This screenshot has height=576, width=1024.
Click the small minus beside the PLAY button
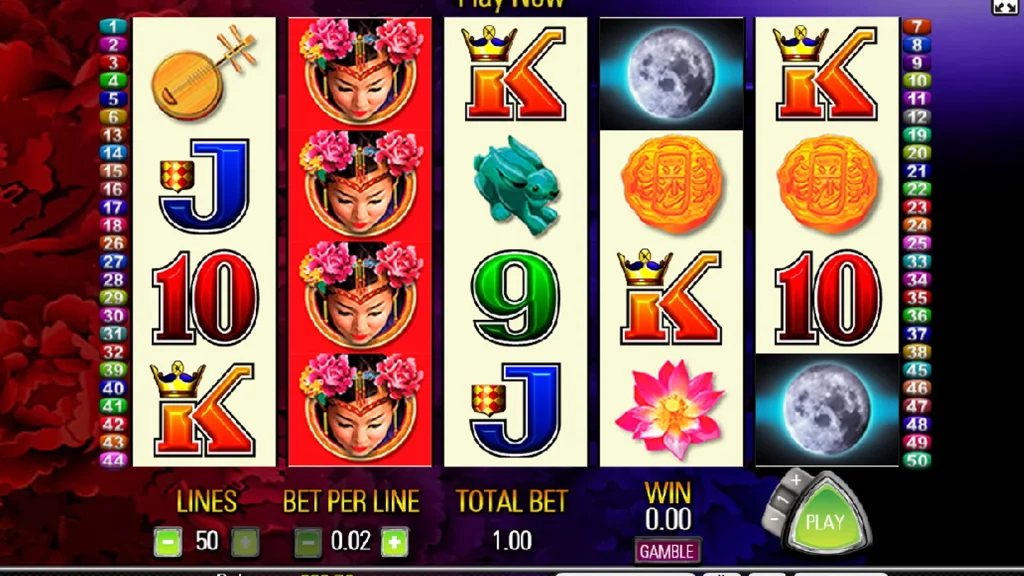(777, 520)
